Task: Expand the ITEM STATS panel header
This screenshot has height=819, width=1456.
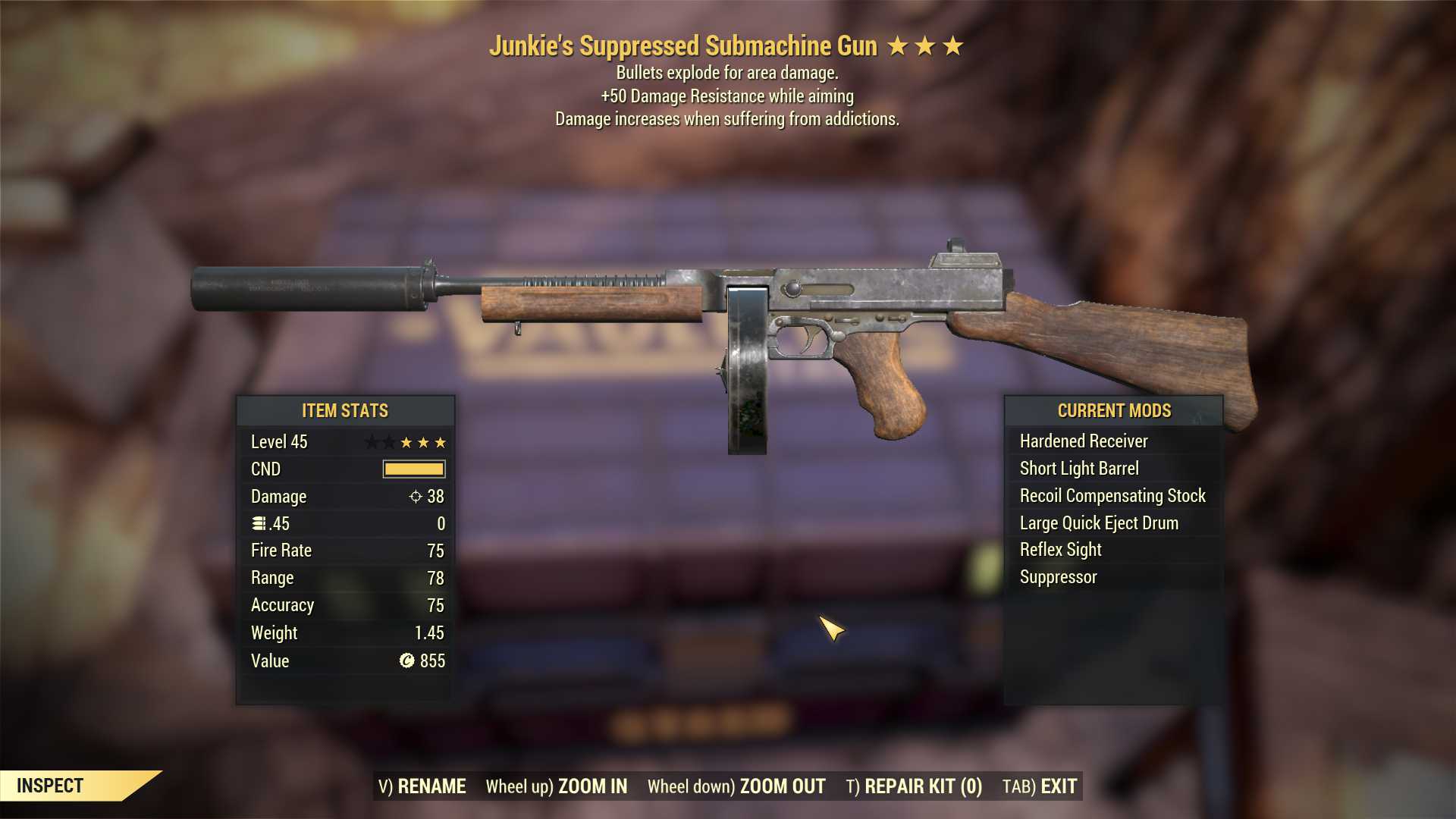Action: point(344,410)
